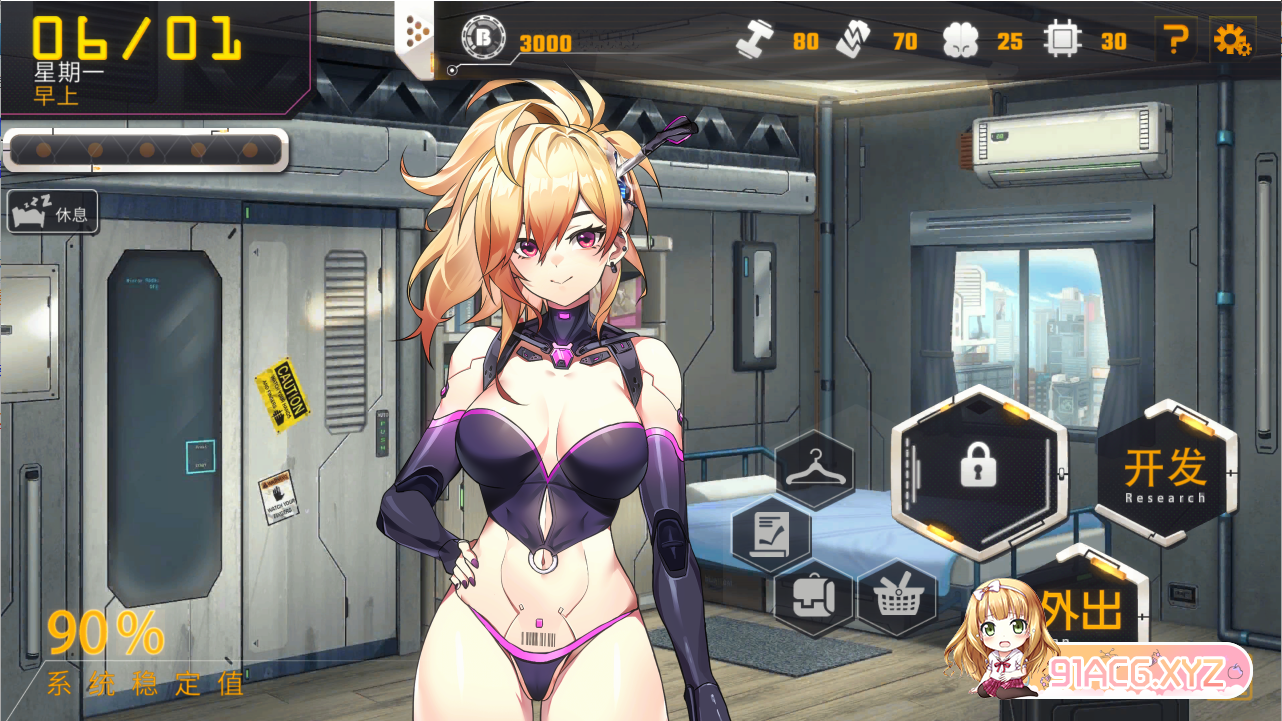Open the shopping basket shop
This screenshot has width=1282, height=721.
[x=896, y=598]
